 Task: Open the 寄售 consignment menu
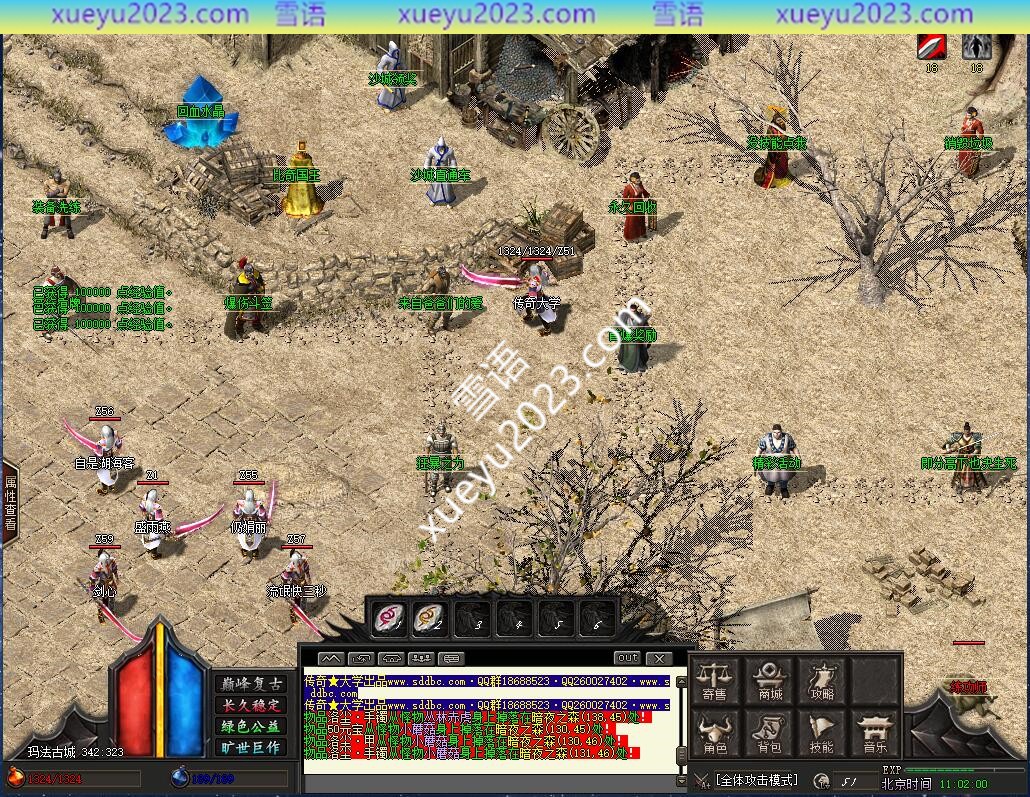click(714, 679)
